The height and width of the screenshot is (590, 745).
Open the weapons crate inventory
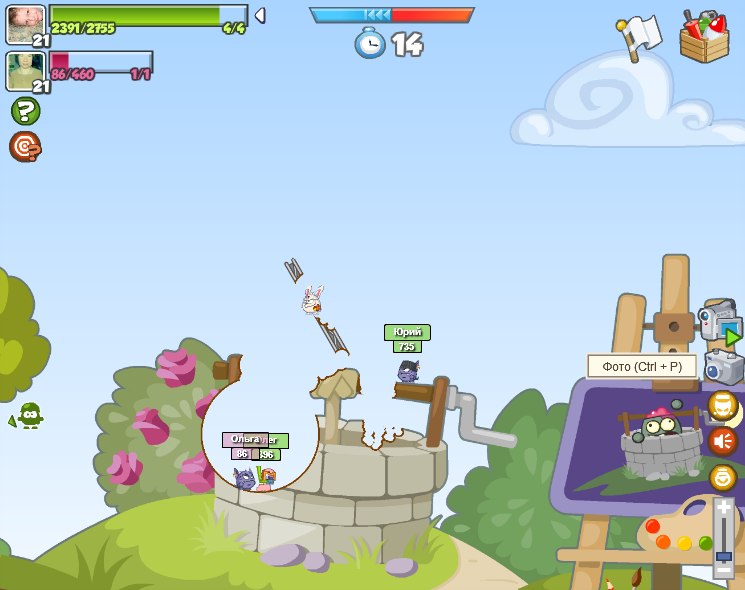click(x=704, y=38)
